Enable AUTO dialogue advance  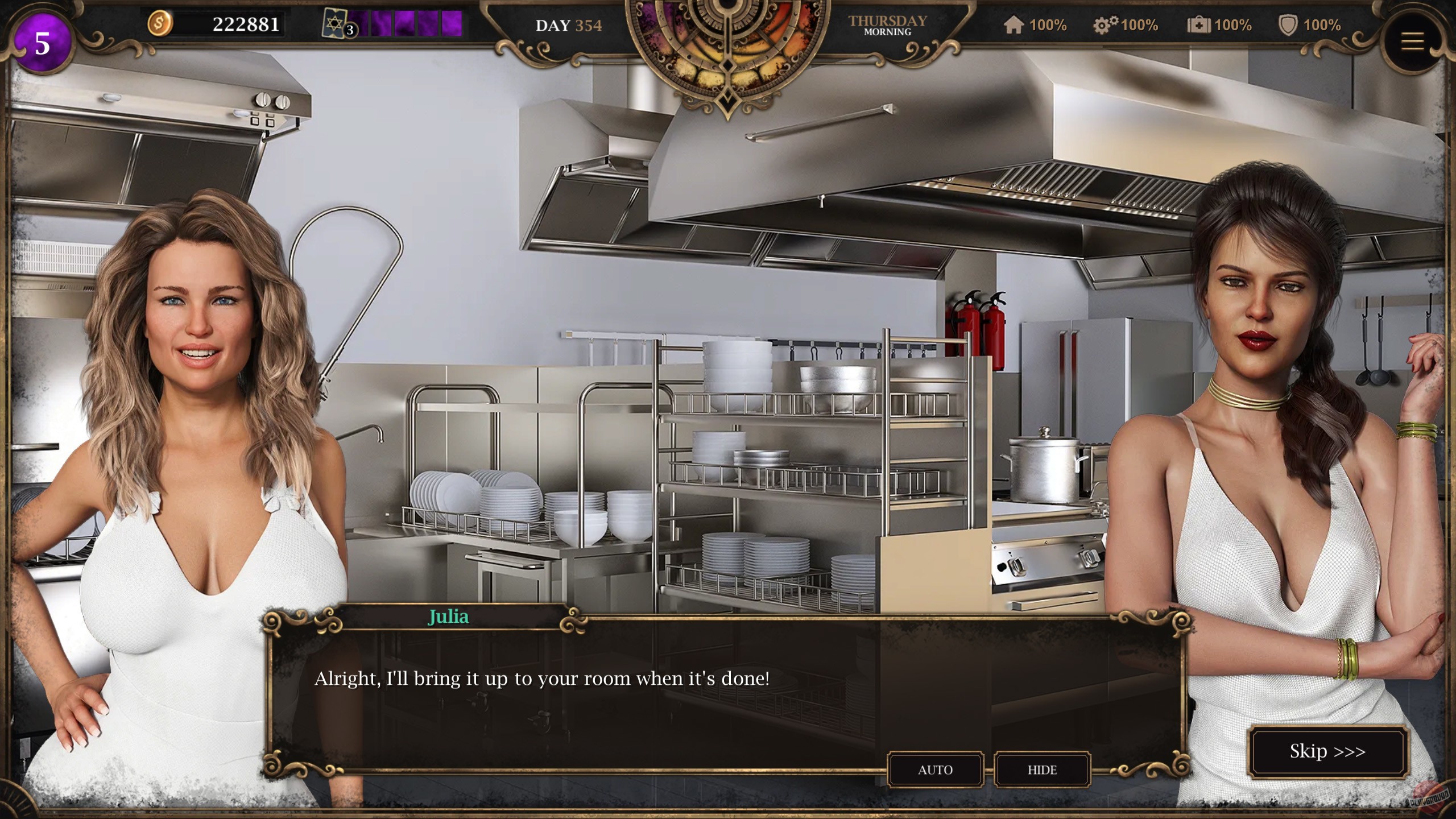pos(935,770)
